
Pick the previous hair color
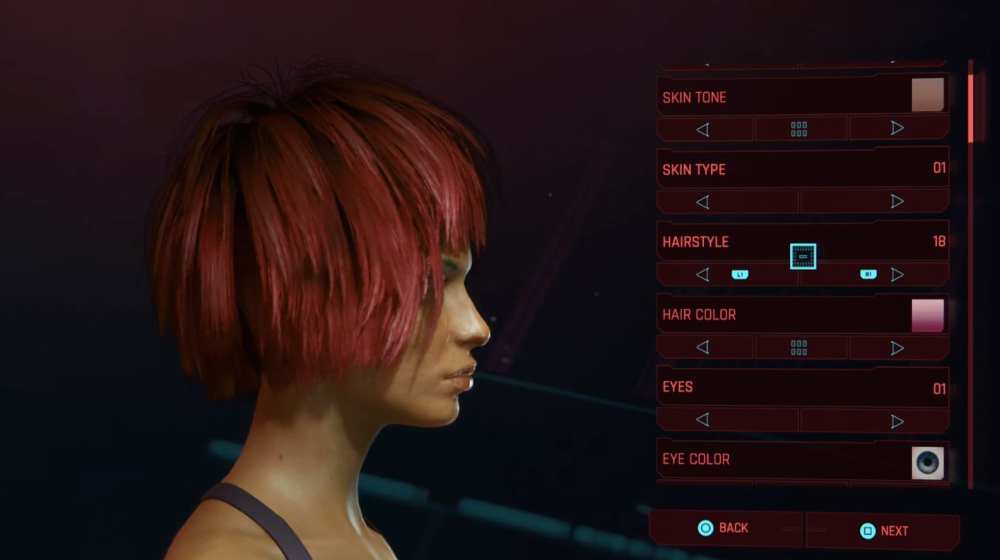tap(702, 347)
